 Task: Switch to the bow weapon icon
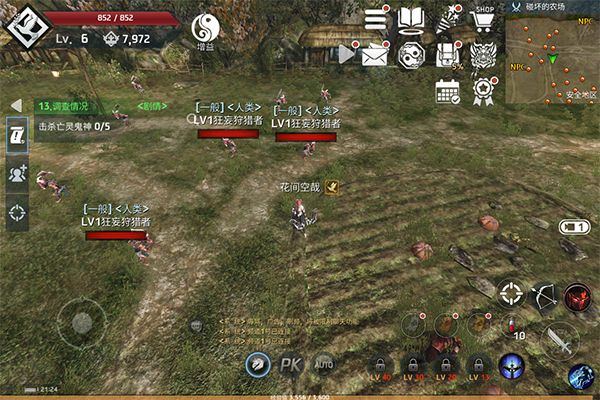(546, 295)
